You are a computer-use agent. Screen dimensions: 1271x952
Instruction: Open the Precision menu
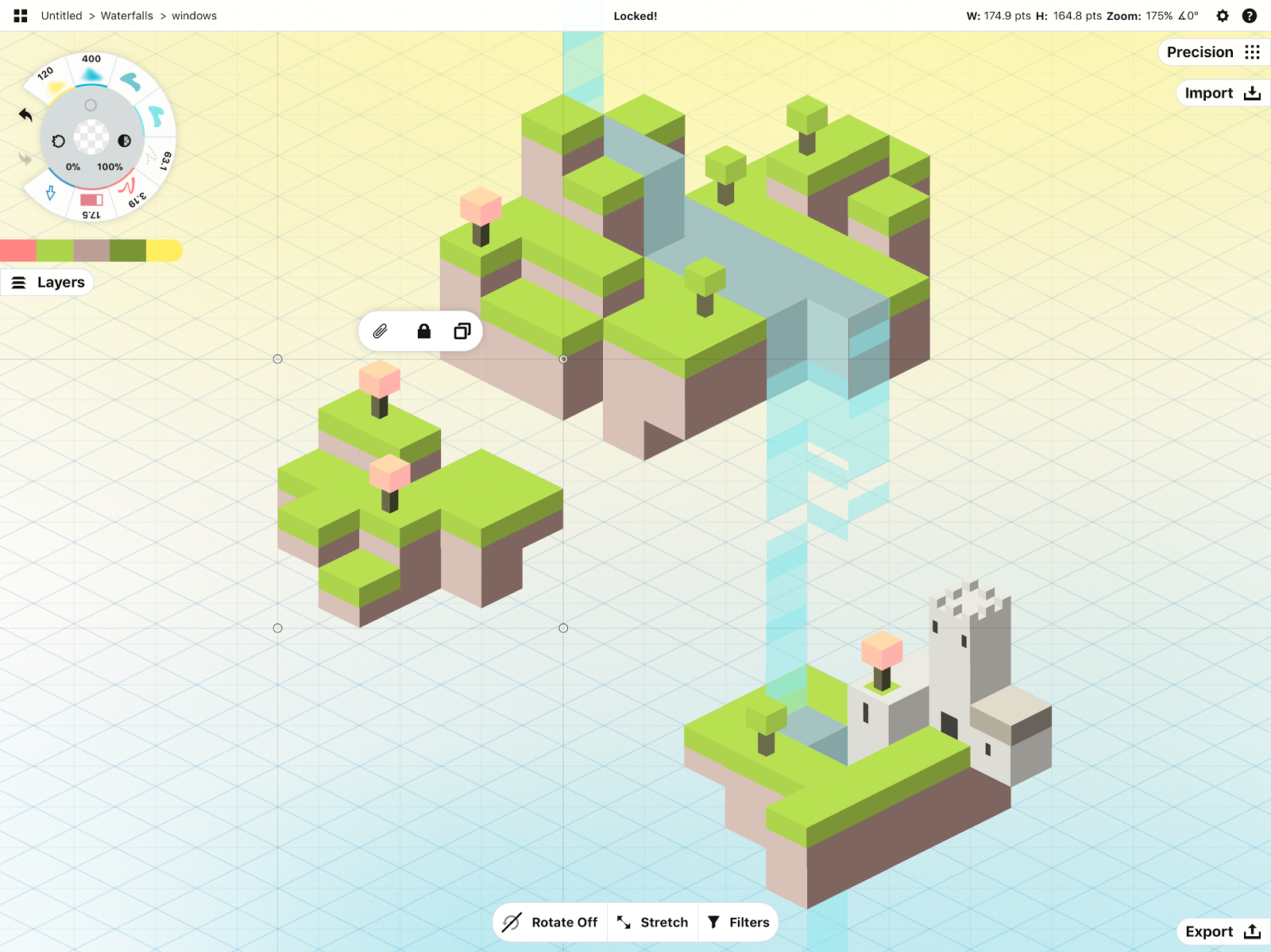(1213, 52)
